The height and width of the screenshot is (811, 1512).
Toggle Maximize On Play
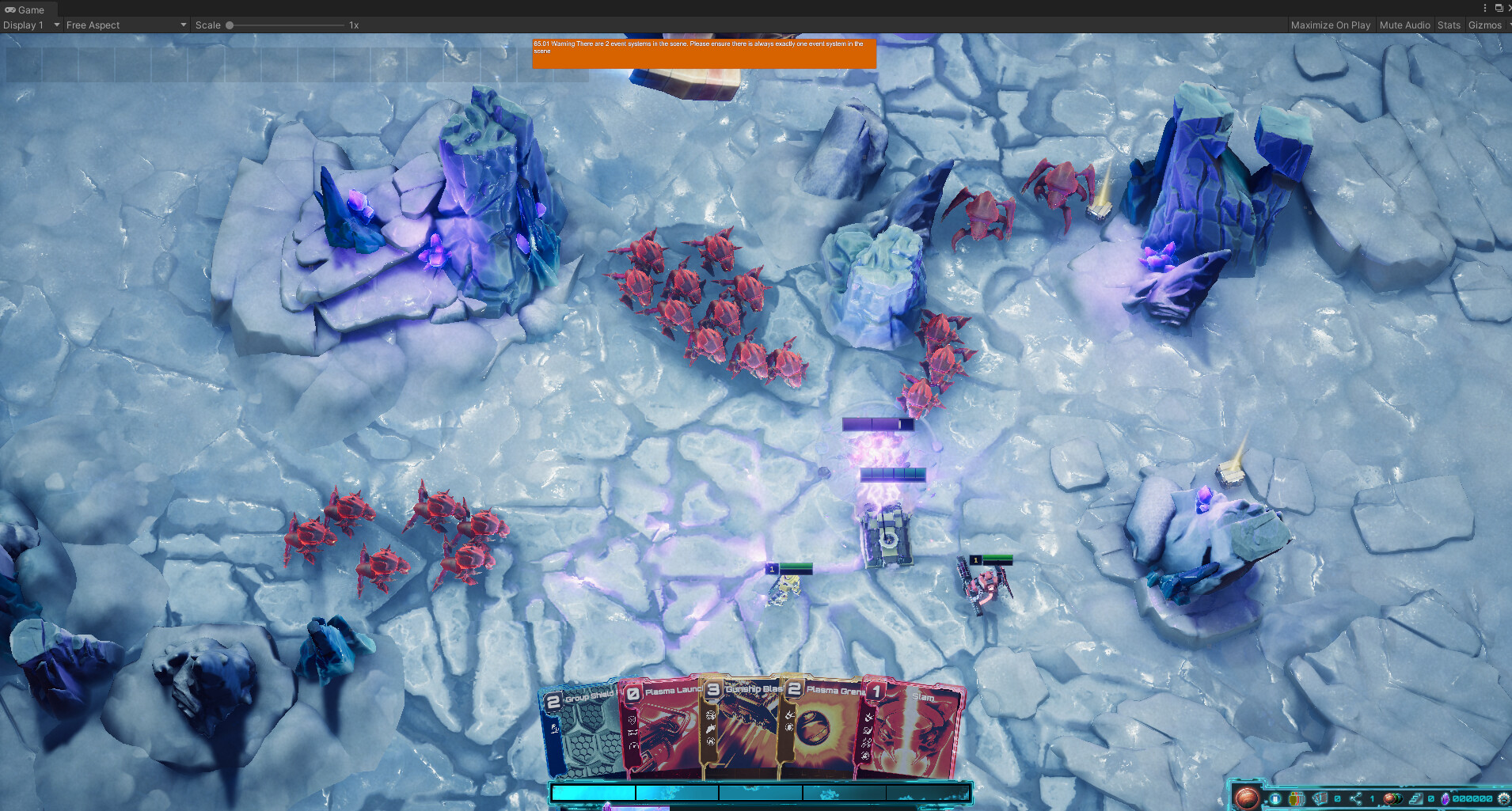coord(1331,25)
